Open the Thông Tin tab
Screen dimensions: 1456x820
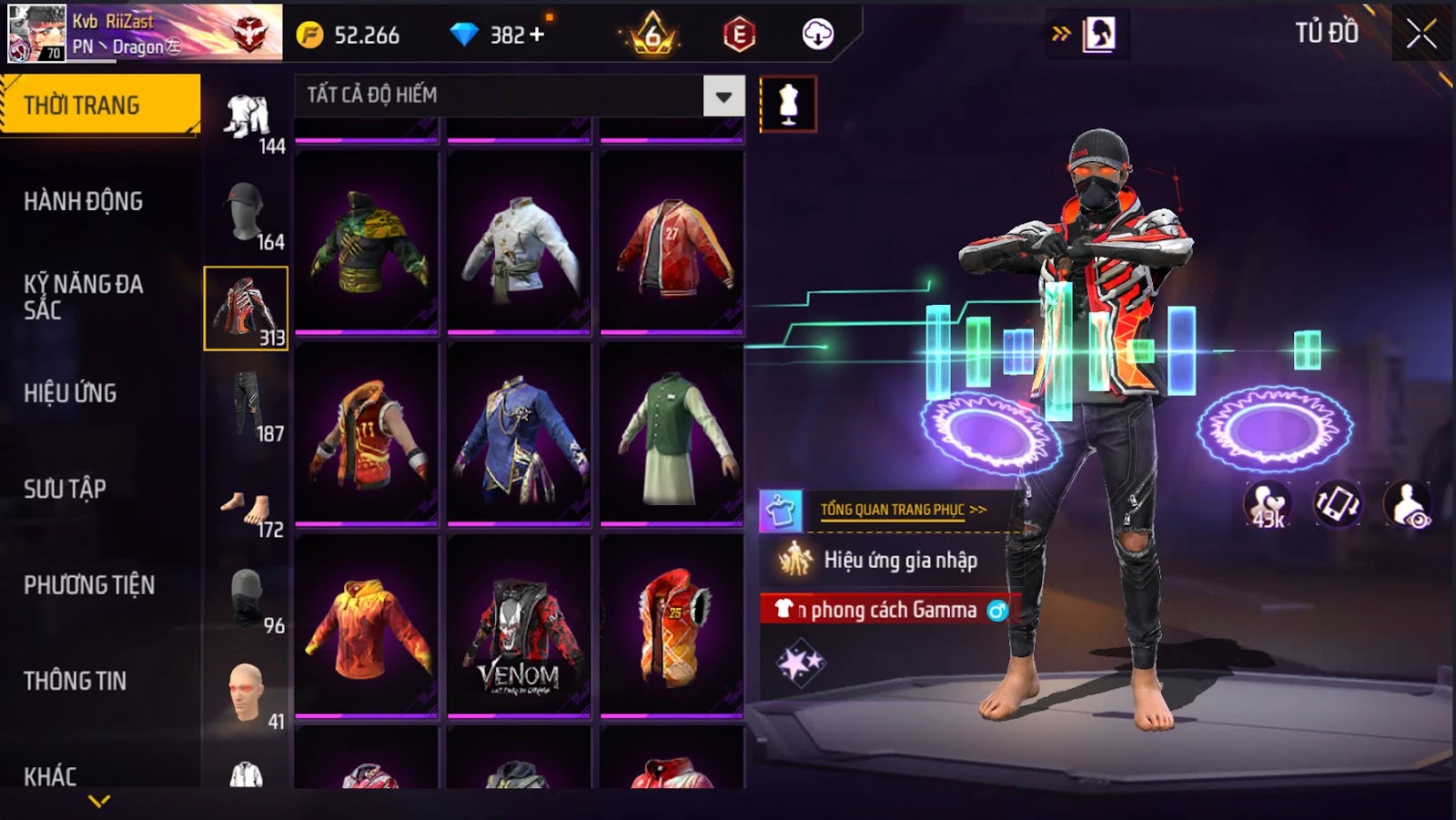[x=75, y=681]
